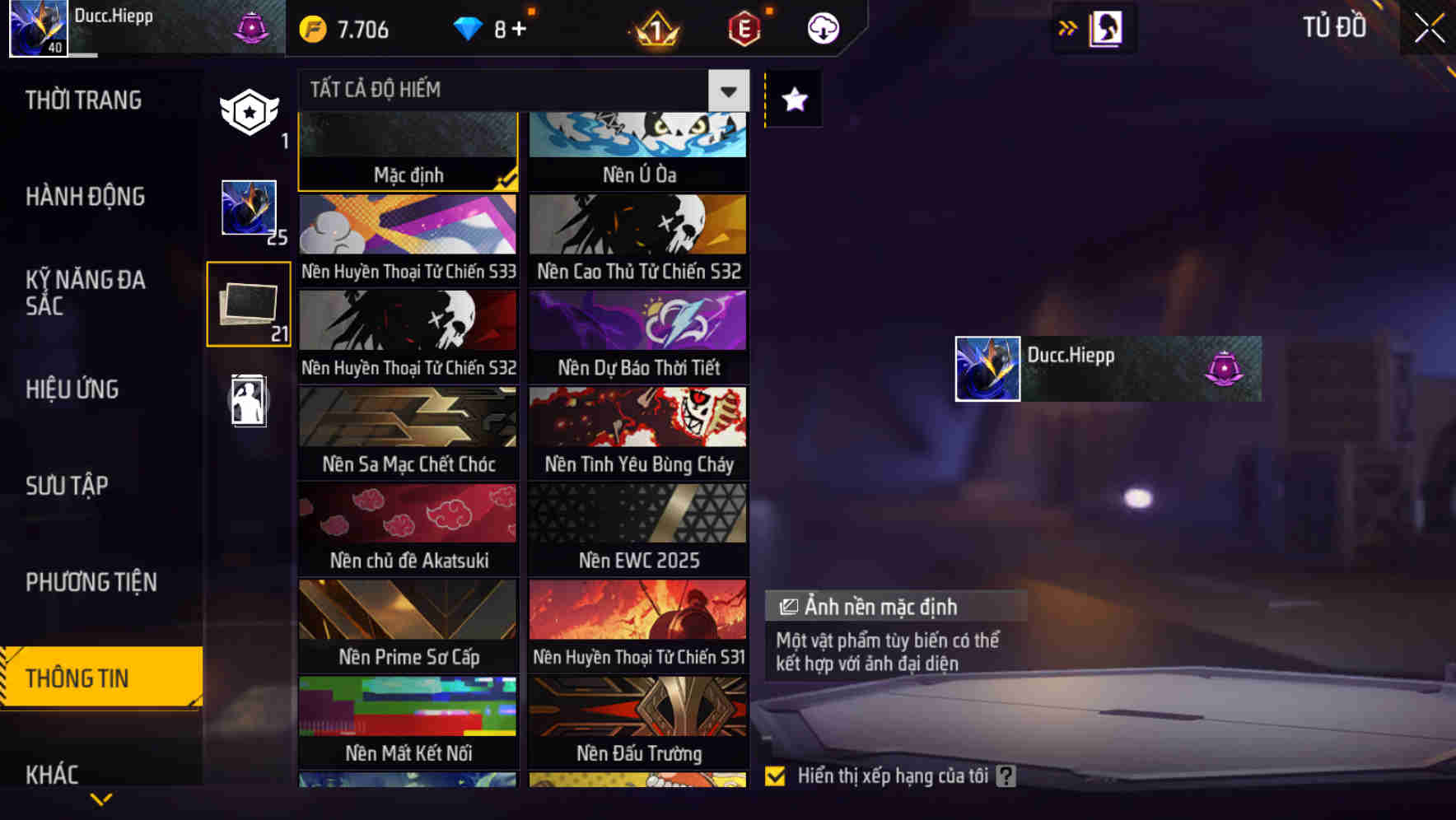Select the background category icon showing 21 items

coord(248,303)
